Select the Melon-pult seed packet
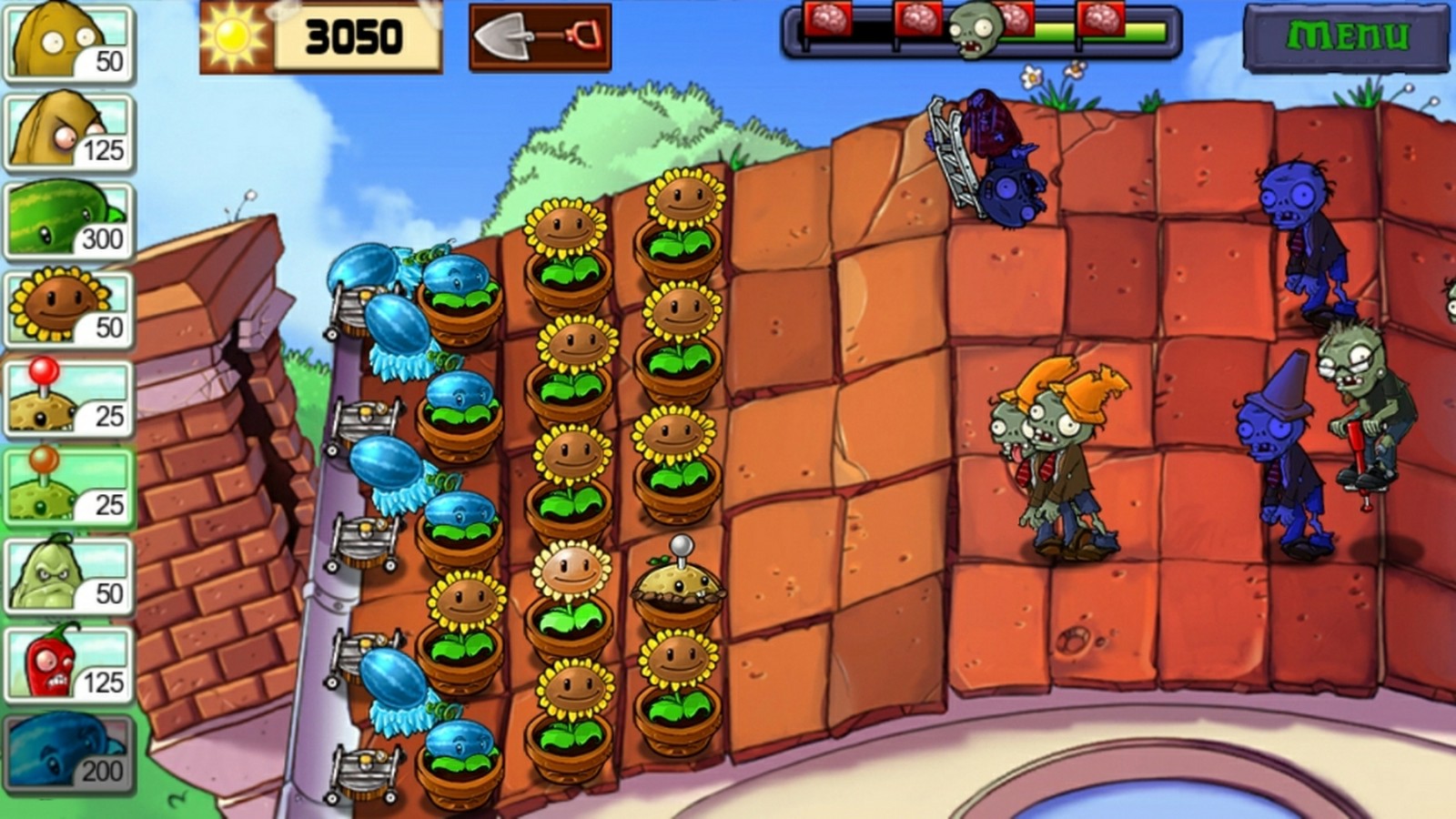Screen dimensions: 1456x819 69,220
